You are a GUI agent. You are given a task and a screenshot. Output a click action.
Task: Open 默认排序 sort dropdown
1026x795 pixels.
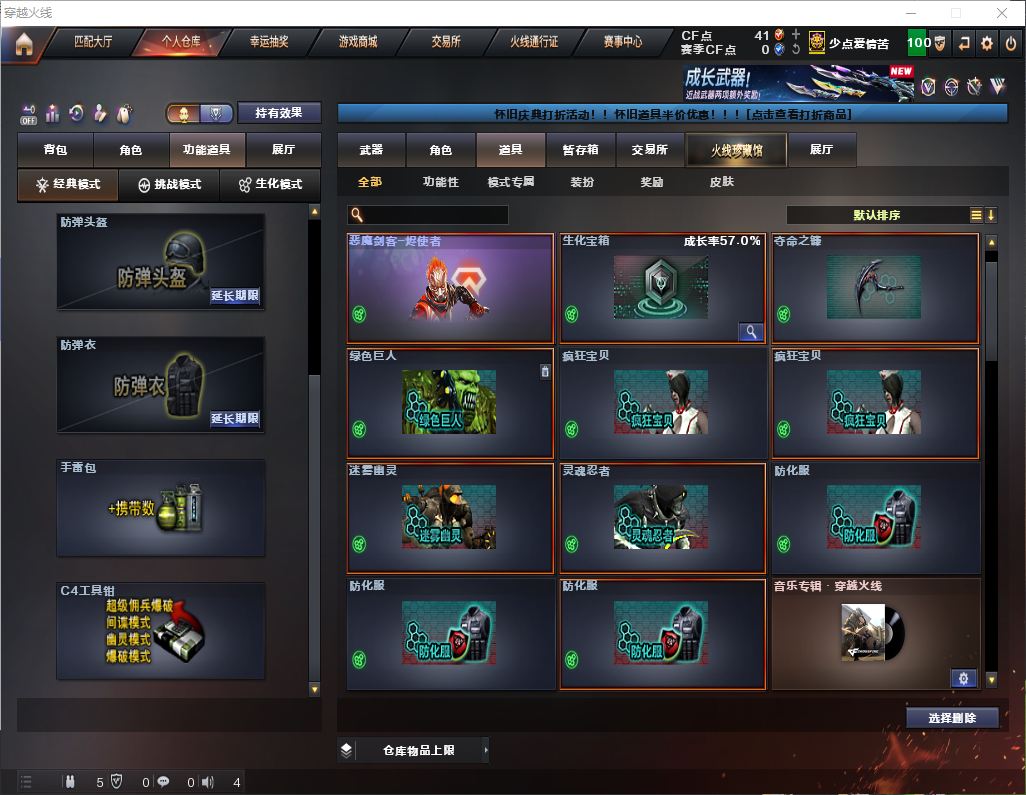(x=876, y=215)
